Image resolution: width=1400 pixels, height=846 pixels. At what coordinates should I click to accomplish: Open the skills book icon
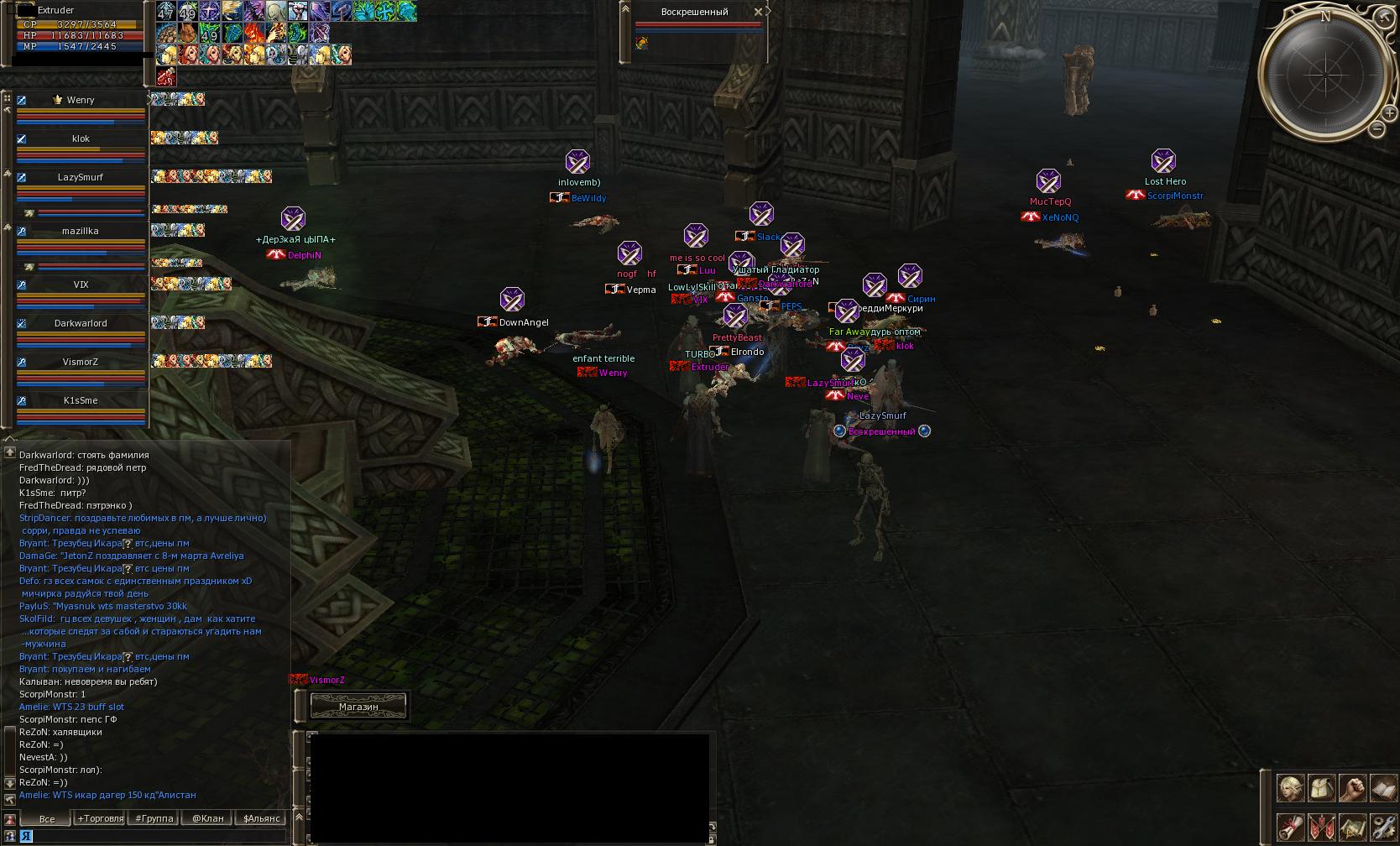(x=1382, y=788)
